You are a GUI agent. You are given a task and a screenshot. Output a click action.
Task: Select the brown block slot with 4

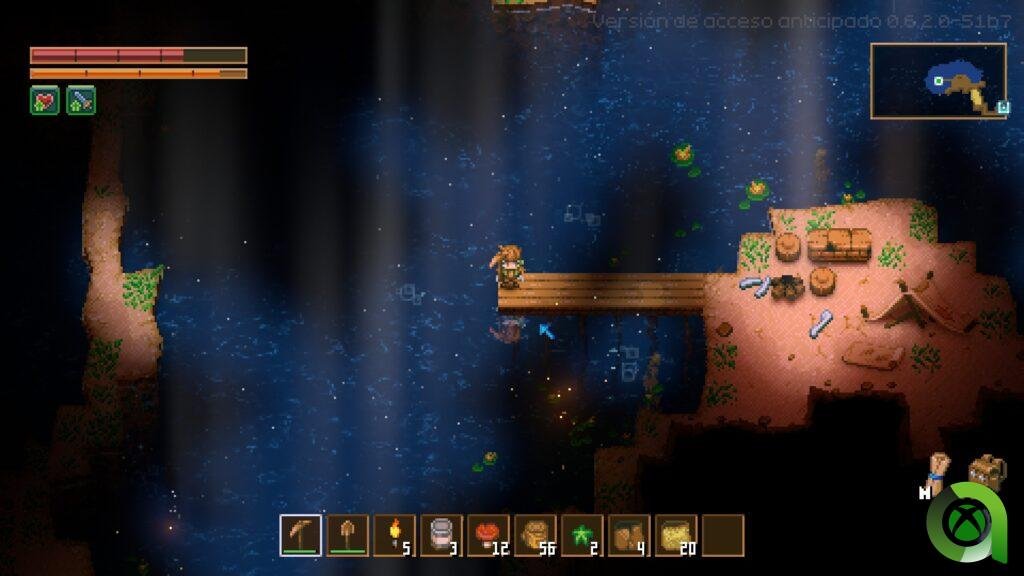pyautogui.click(x=629, y=535)
